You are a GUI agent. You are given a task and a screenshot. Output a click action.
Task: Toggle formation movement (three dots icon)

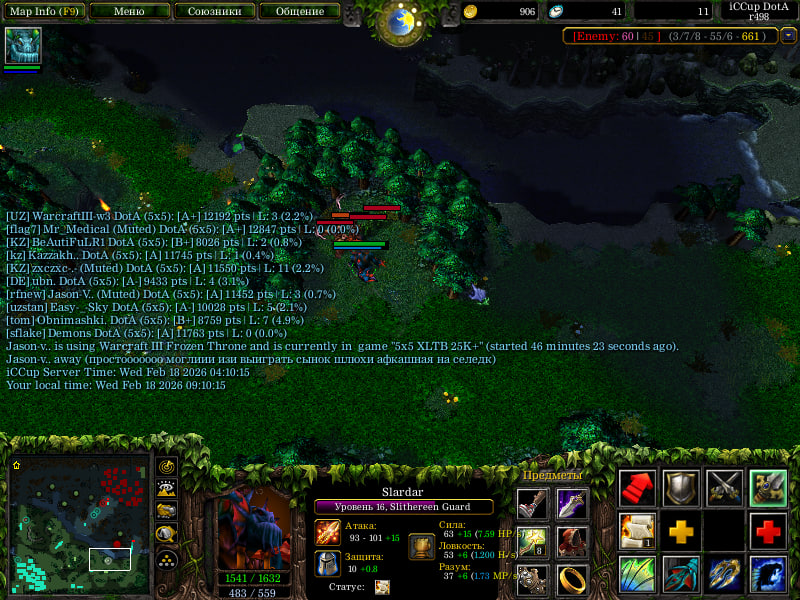[167, 559]
